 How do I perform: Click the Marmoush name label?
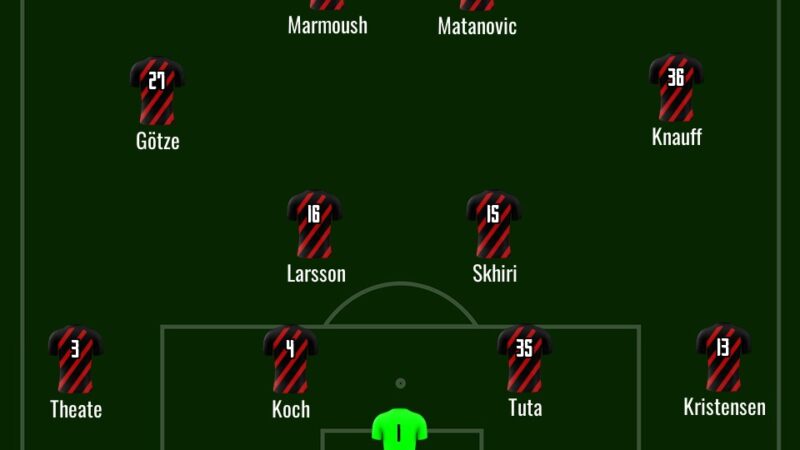click(327, 26)
